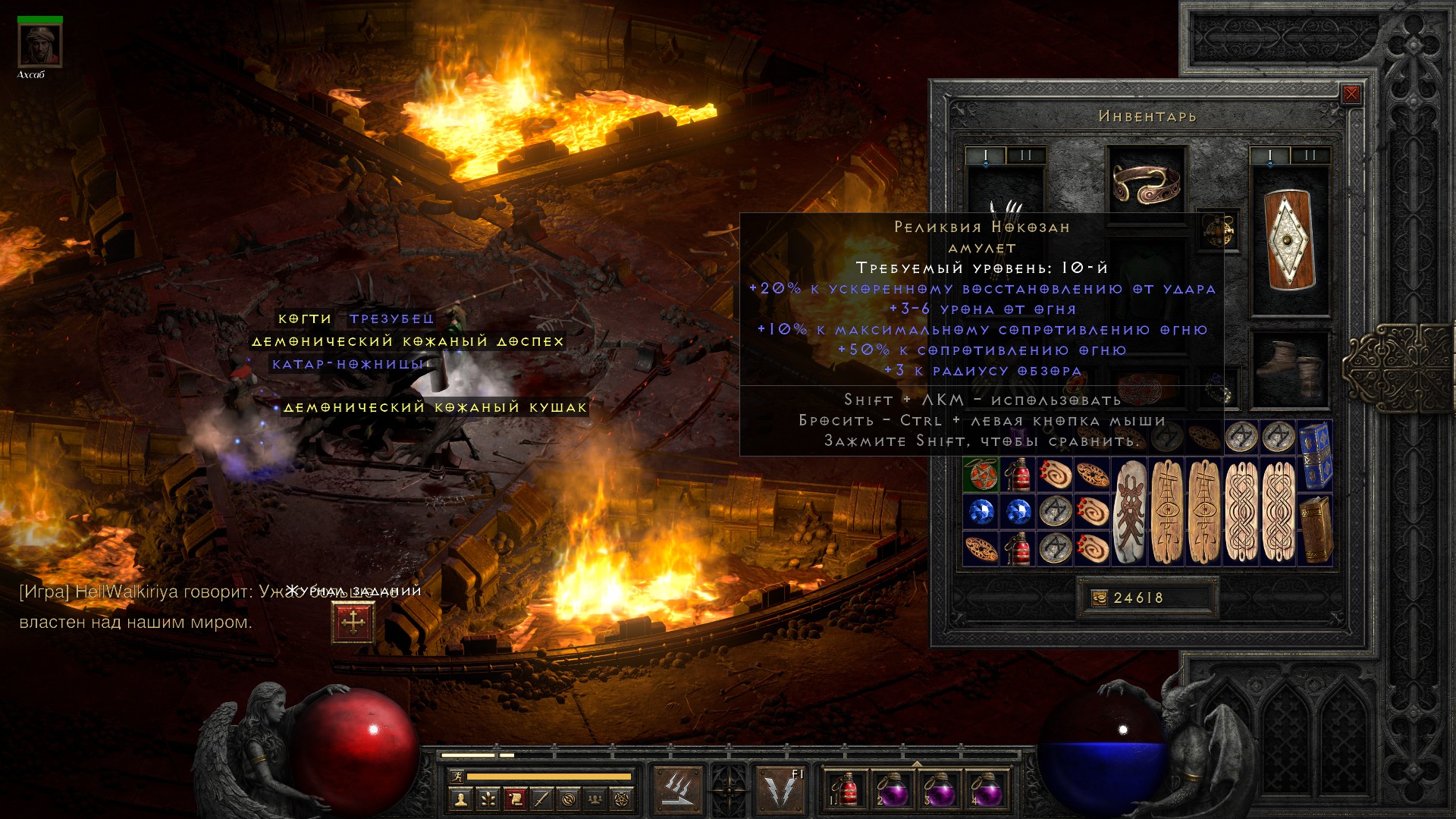Select the equipped circlet in the helmet slot

click(x=1146, y=184)
